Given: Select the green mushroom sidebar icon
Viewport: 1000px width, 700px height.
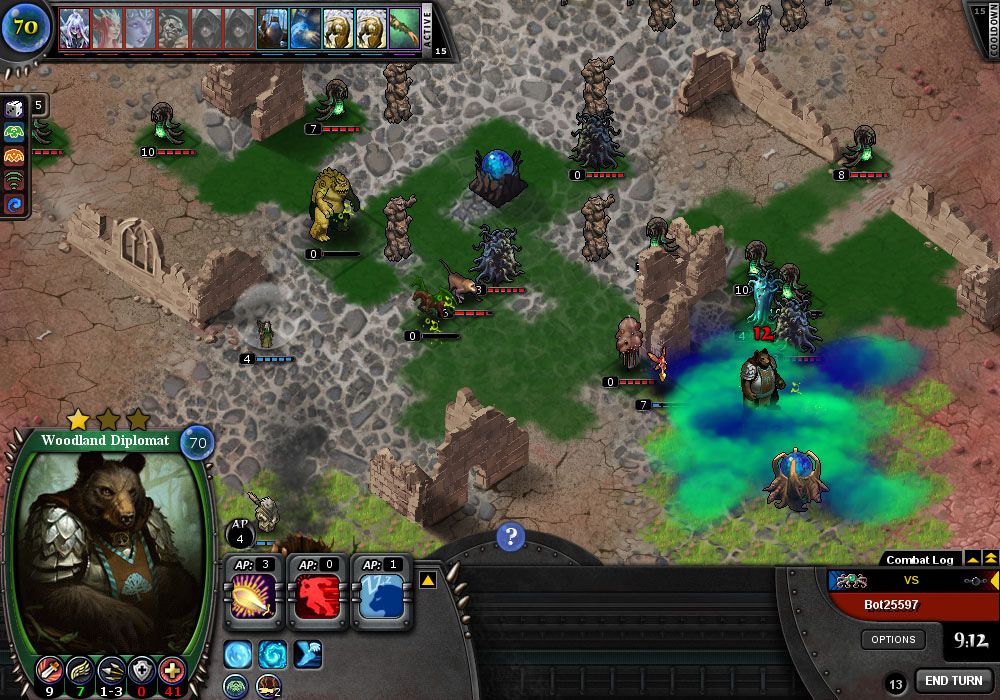Looking at the screenshot, I should [x=15, y=132].
